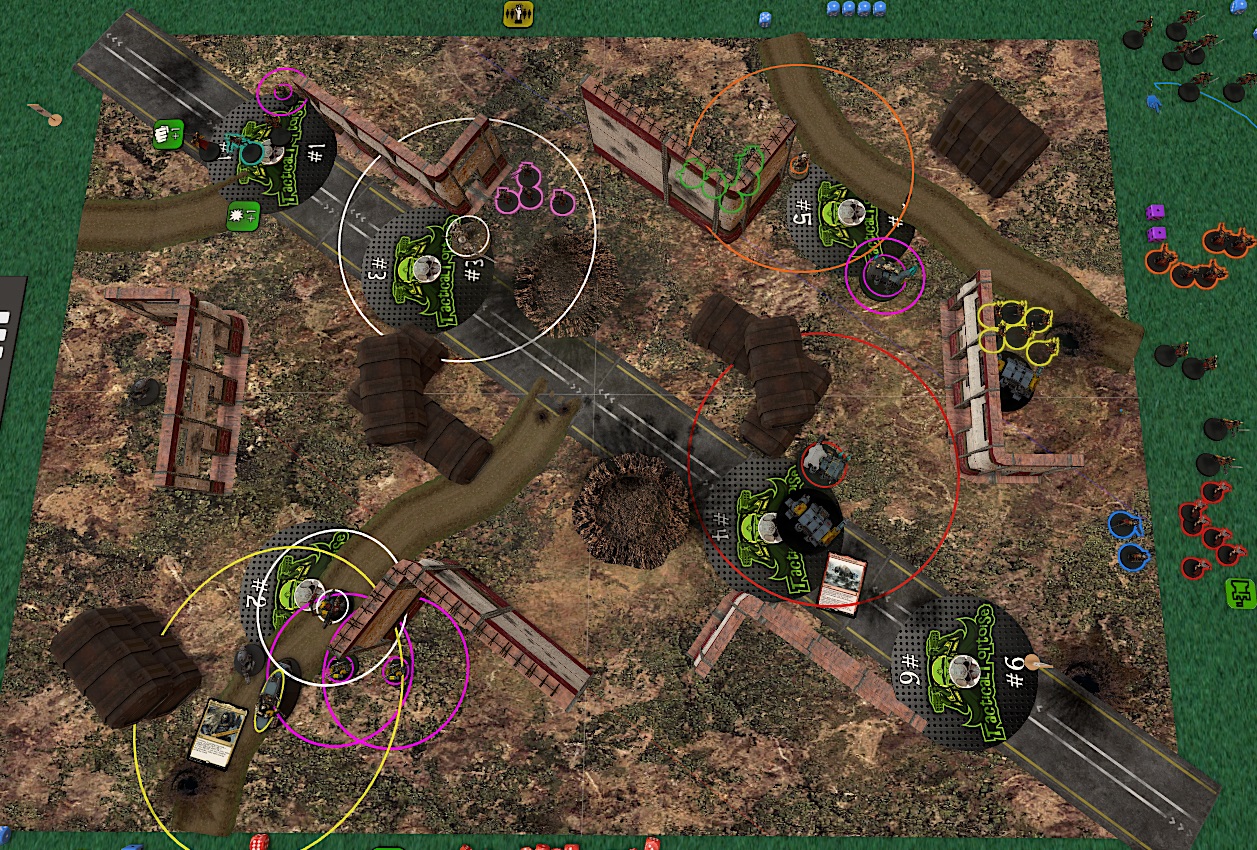Image resolution: width=1257 pixels, height=850 pixels.
Task: Pick the yellow-bordered unit card
Action: tap(221, 733)
